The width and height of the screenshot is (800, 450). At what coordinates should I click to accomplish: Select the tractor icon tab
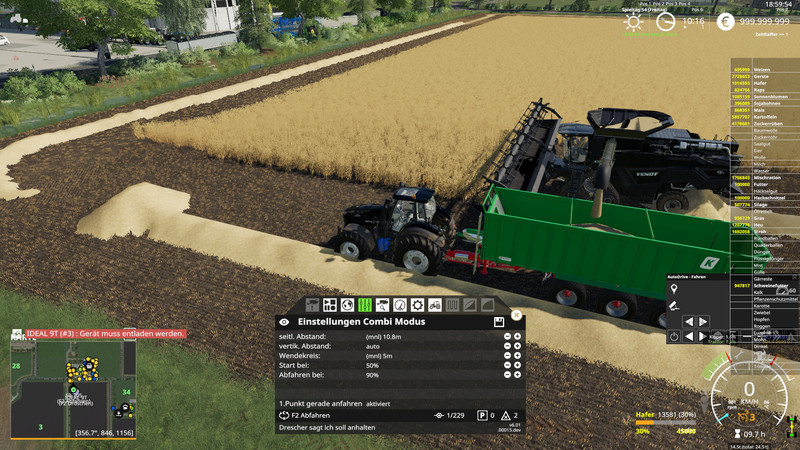[x=435, y=304]
